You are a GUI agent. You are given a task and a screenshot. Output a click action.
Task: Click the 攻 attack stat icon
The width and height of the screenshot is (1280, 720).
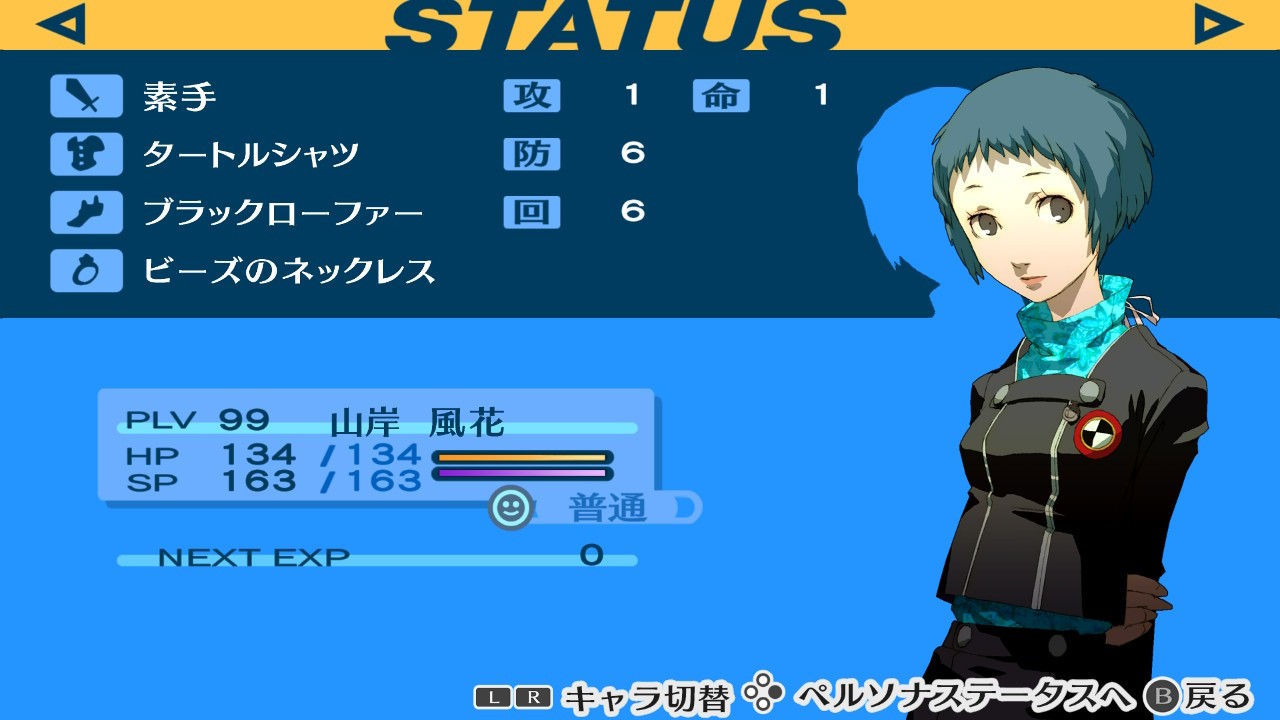click(x=532, y=96)
